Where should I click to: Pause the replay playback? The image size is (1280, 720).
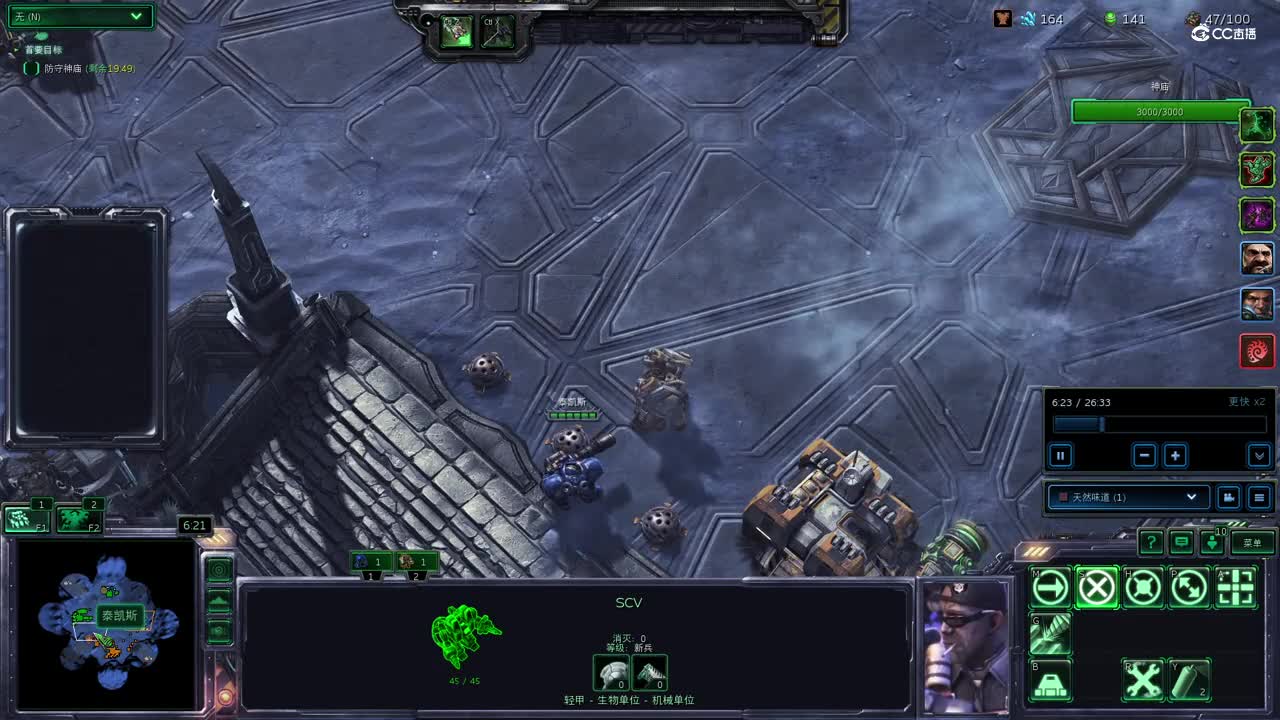[x=1060, y=455]
